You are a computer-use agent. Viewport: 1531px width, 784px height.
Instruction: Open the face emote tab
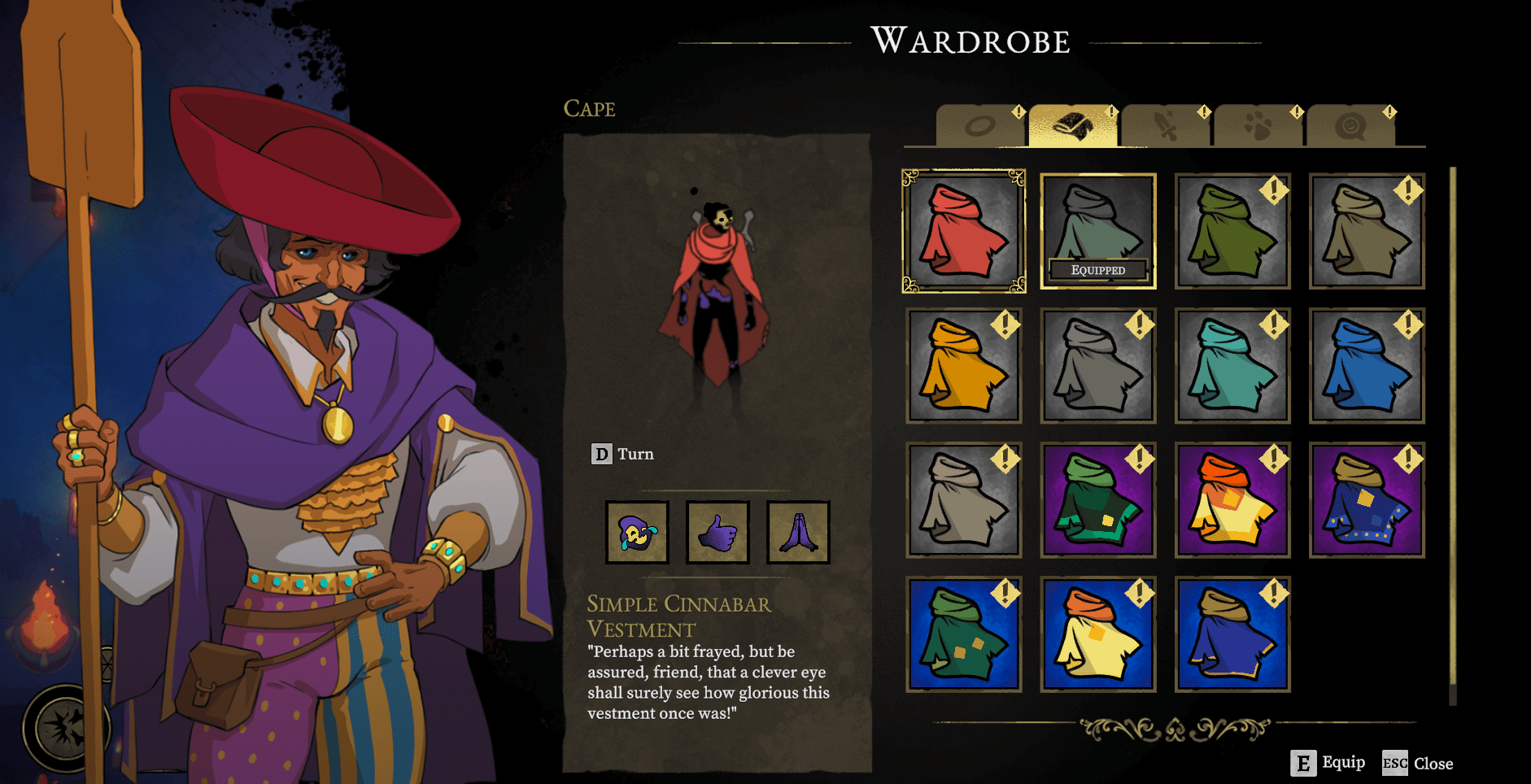click(1350, 126)
